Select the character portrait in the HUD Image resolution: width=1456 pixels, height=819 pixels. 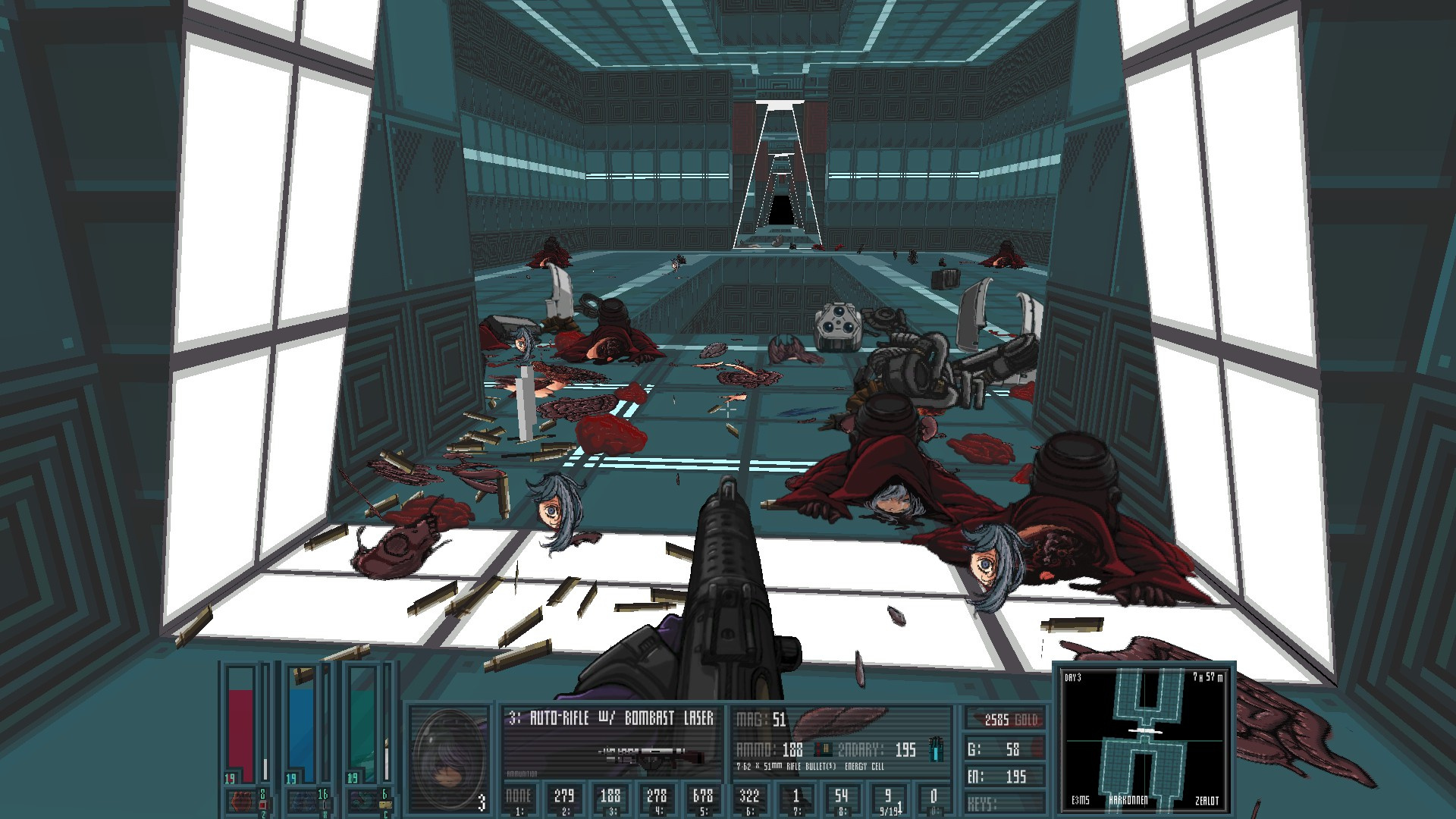[448, 758]
